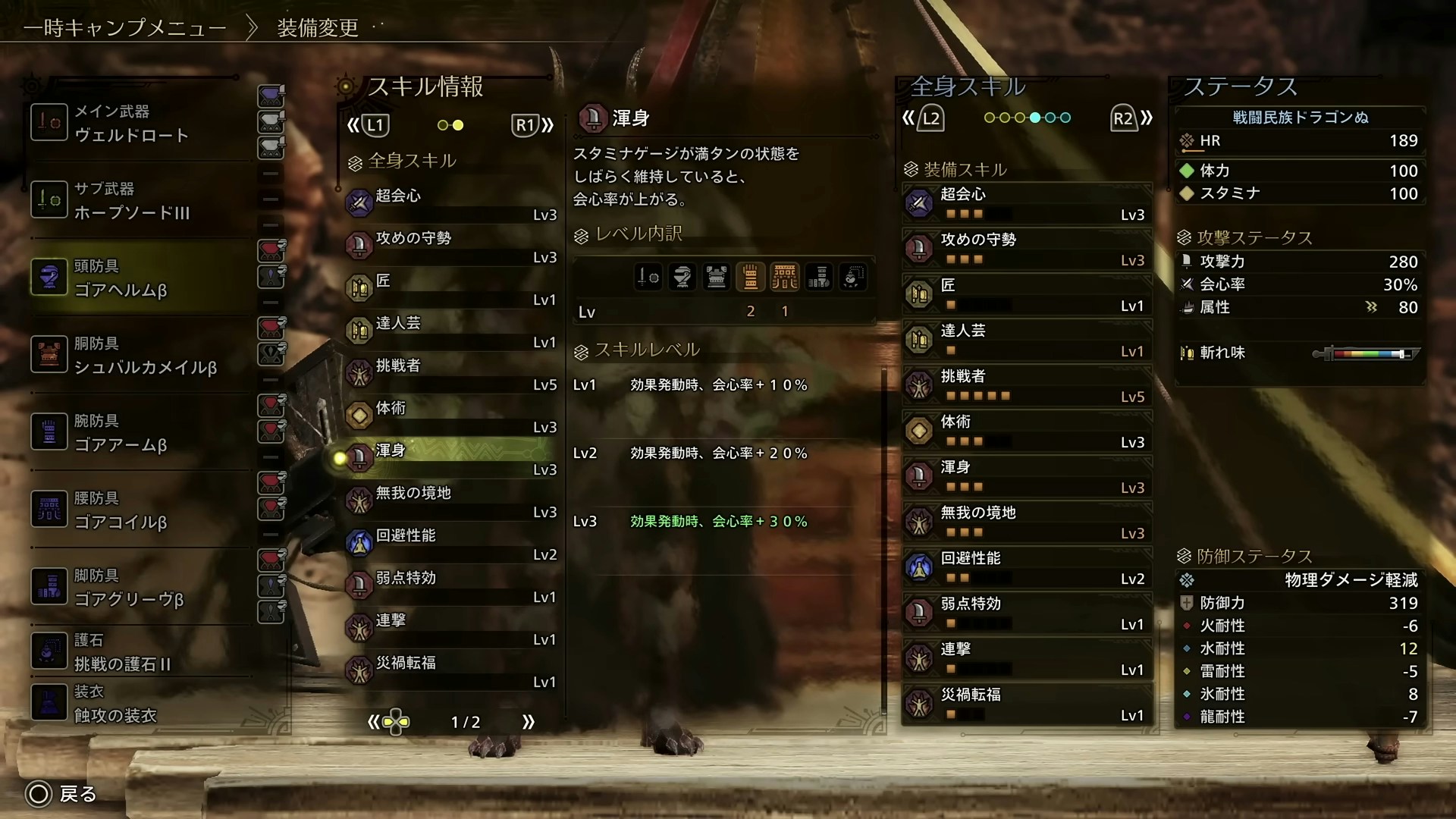Select the yellow page dot beside L1
Screen dimensions: 1456x819
click(x=458, y=125)
